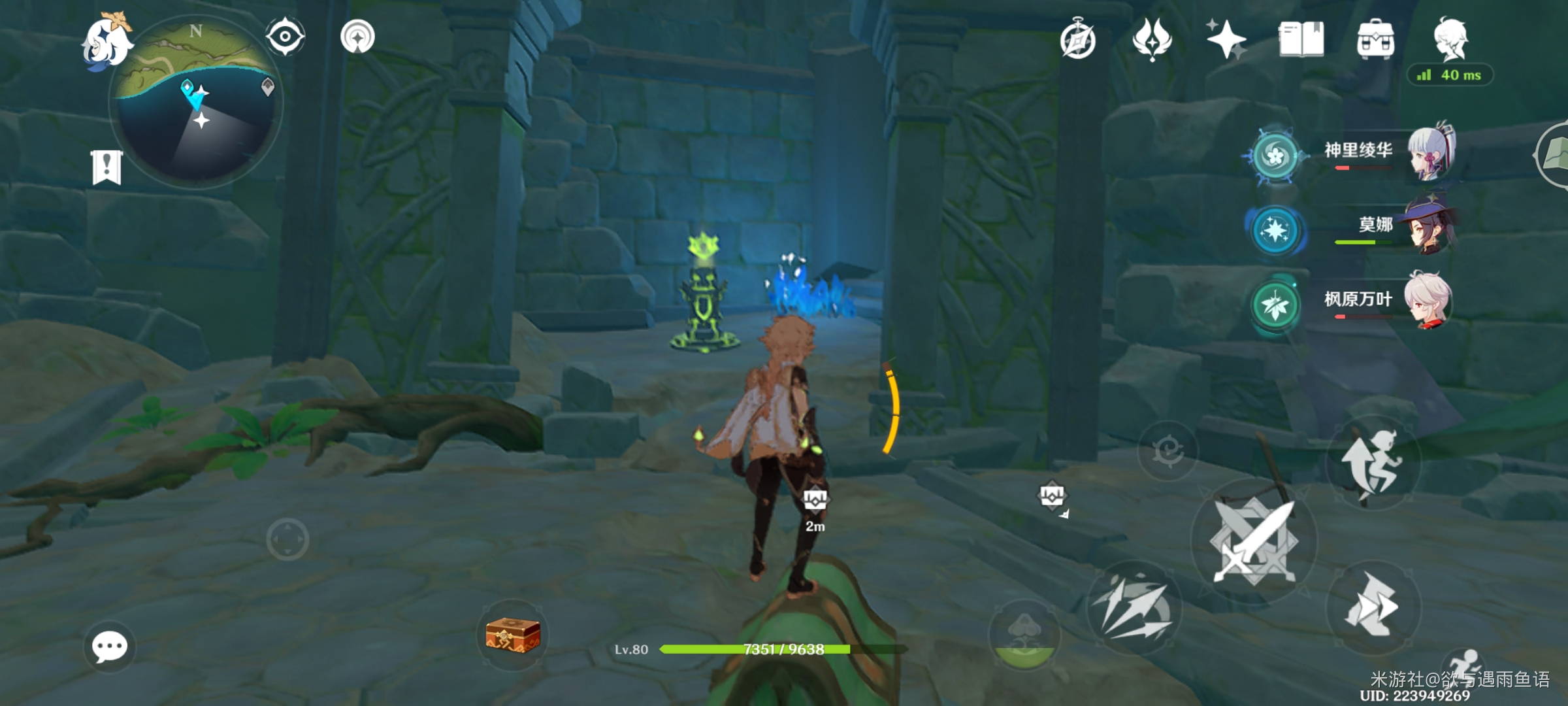Open the character screen icon
Image resolution: width=1568 pixels, height=706 pixels.
1451,39
